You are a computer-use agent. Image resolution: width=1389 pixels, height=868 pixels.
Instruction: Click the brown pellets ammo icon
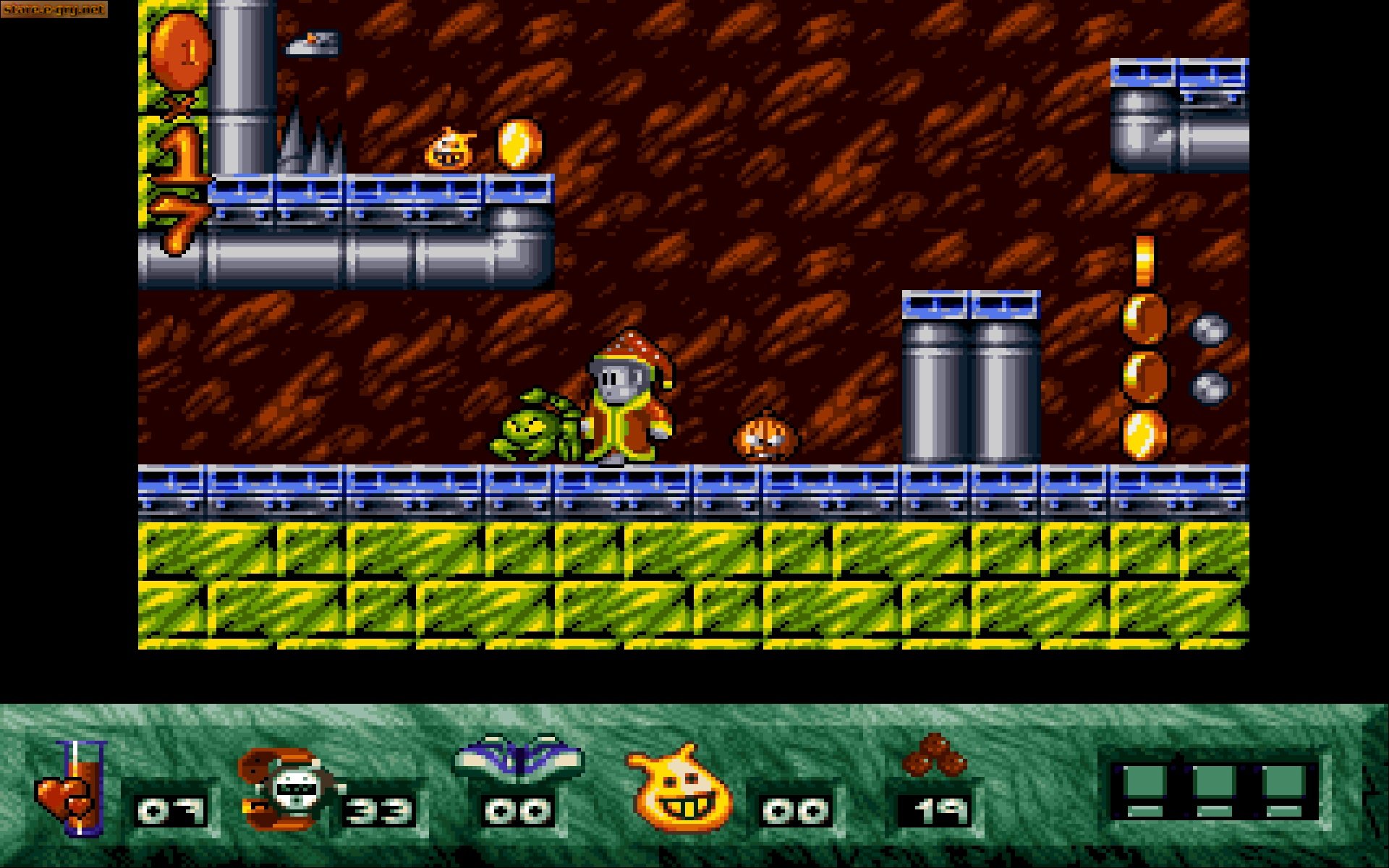[x=935, y=756]
